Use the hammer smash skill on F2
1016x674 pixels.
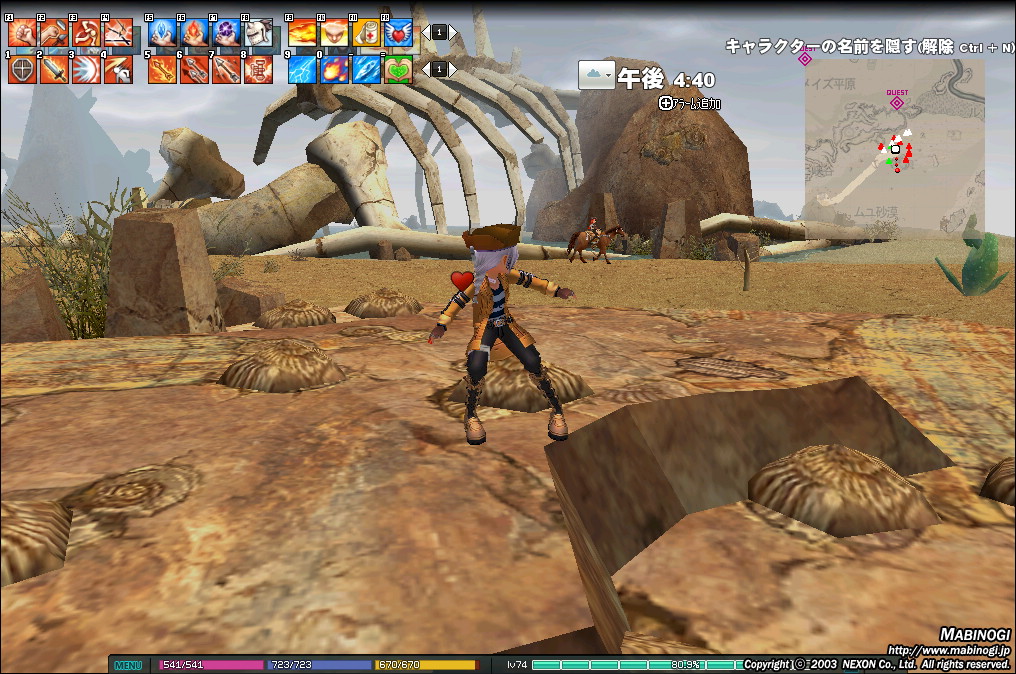54,33
